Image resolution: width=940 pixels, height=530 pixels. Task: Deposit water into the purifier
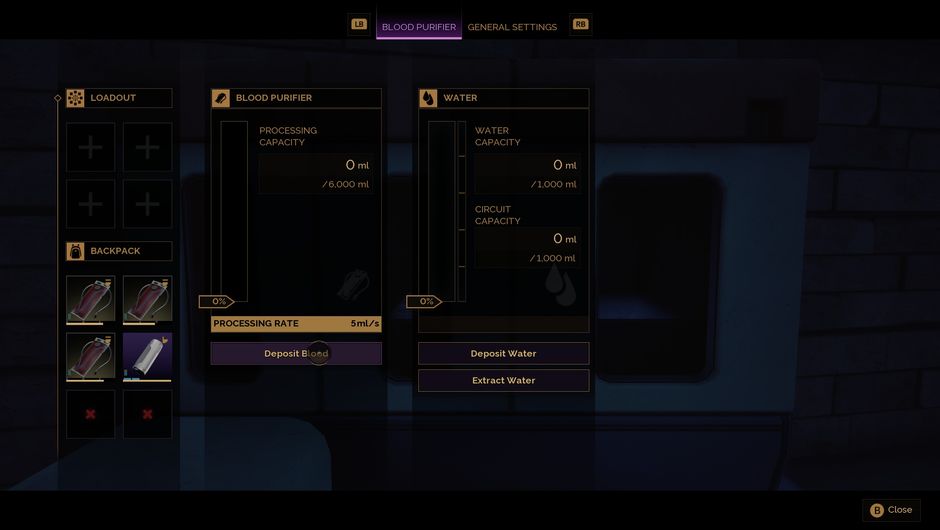[503, 354]
